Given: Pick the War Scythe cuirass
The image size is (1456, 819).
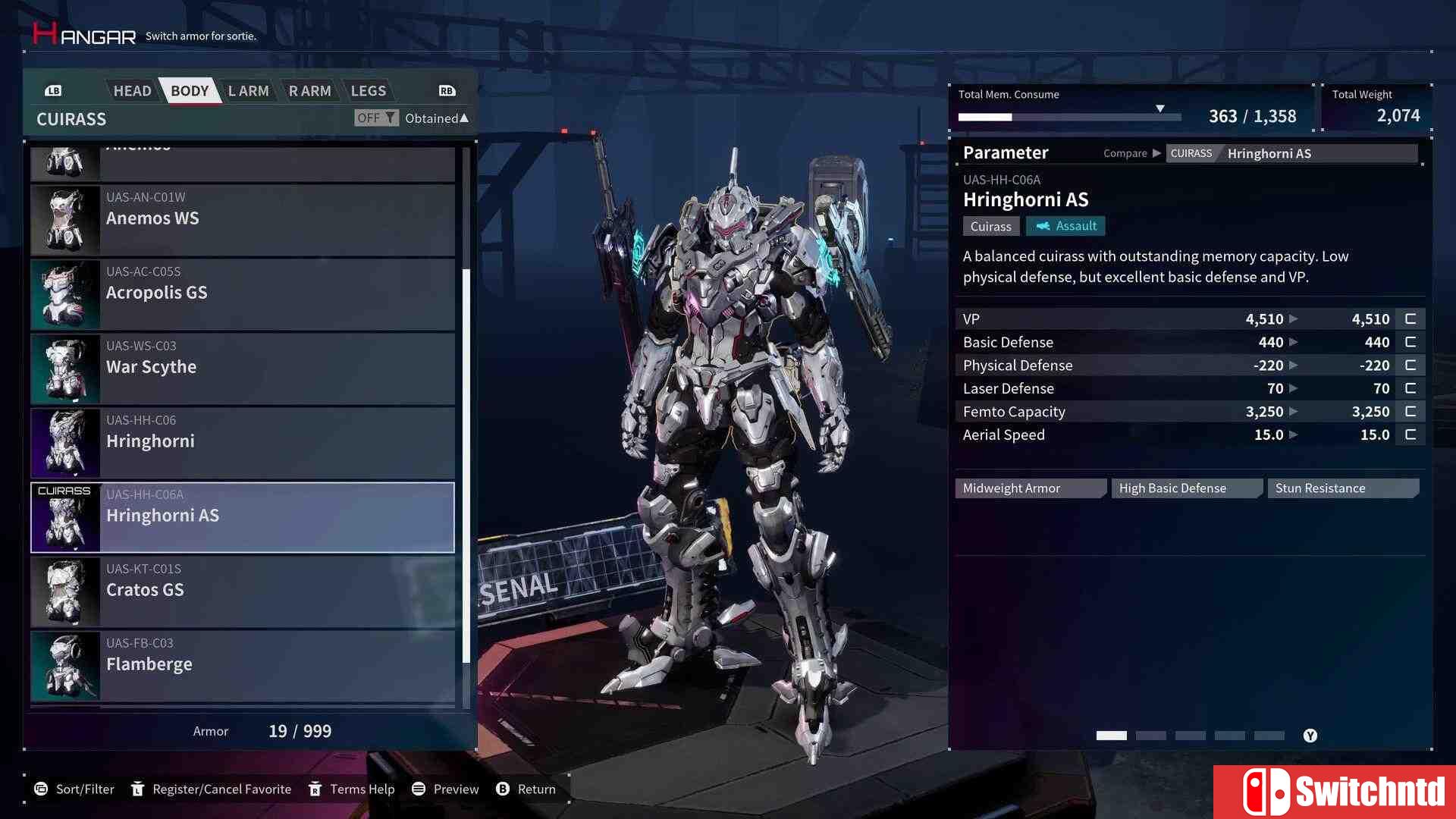Looking at the screenshot, I should (243, 369).
